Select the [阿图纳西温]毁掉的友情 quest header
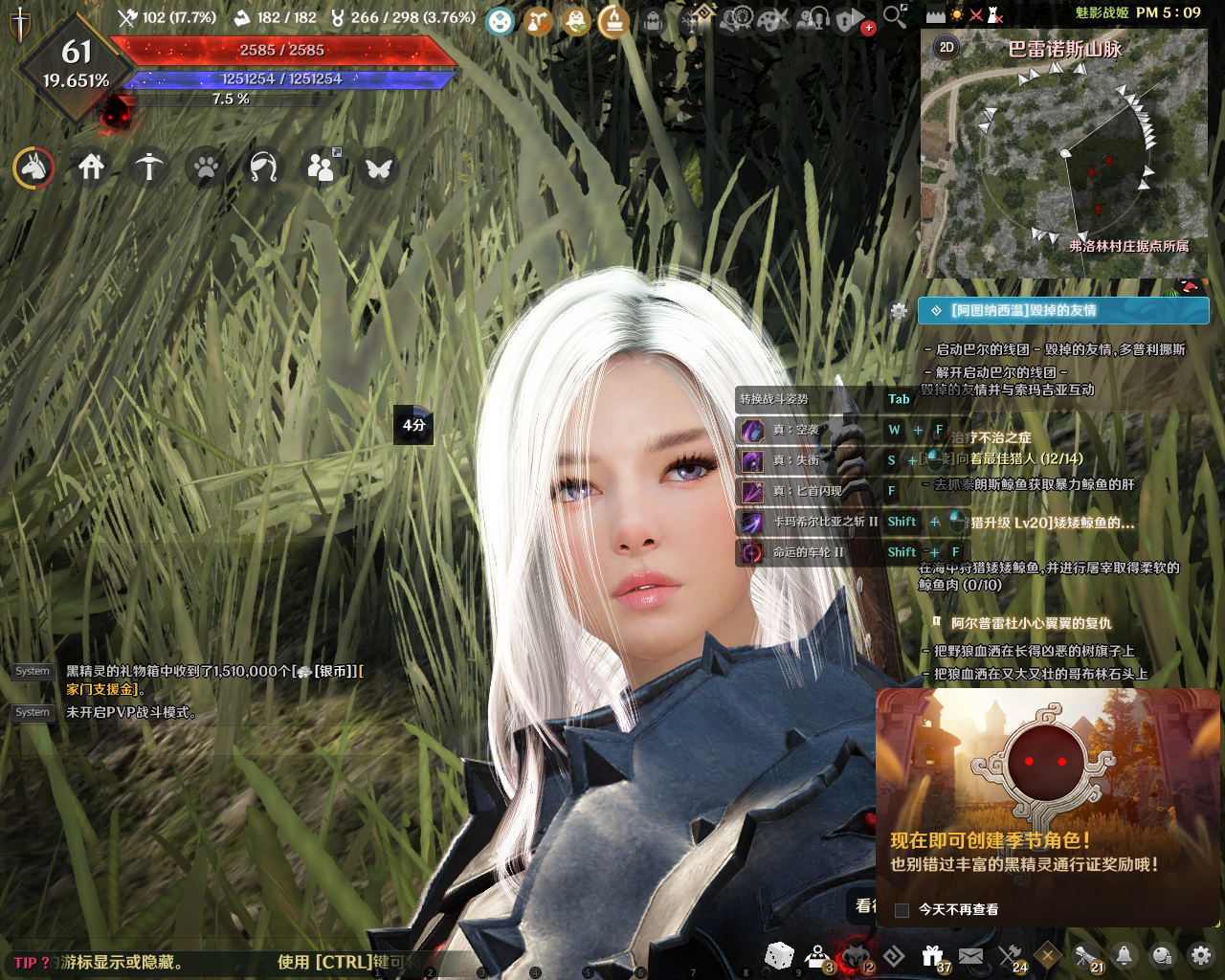 pyautogui.click(x=1063, y=310)
